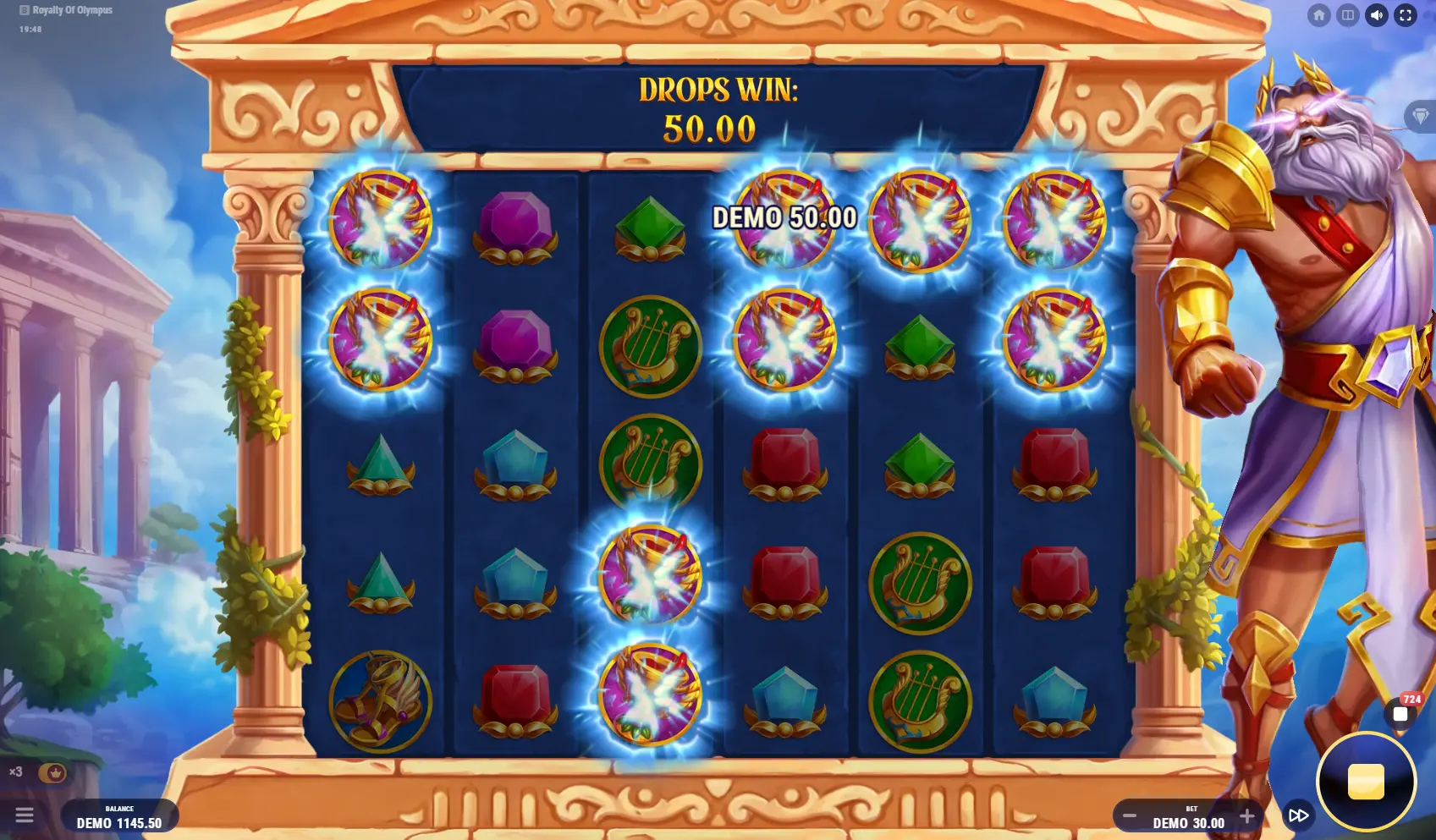The width and height of the screenshot is (1436, 840).
Task: Mute the game sound
Action: point(1378,14)
